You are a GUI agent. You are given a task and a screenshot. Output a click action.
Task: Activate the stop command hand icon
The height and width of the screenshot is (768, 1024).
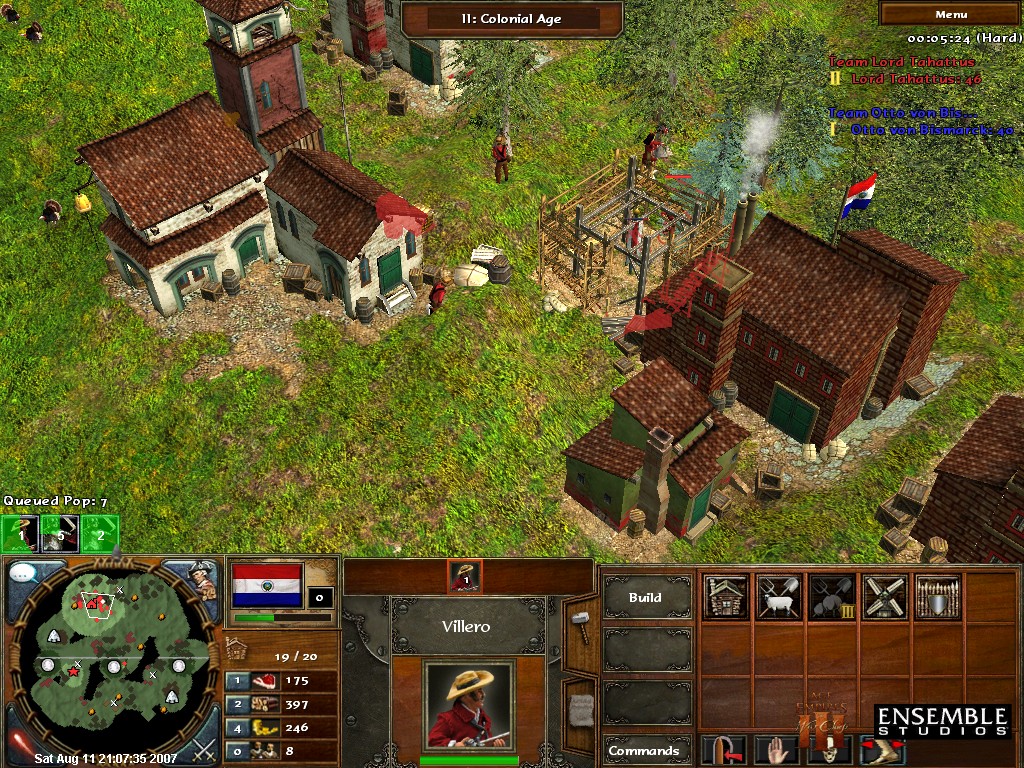tap(777, 750)
